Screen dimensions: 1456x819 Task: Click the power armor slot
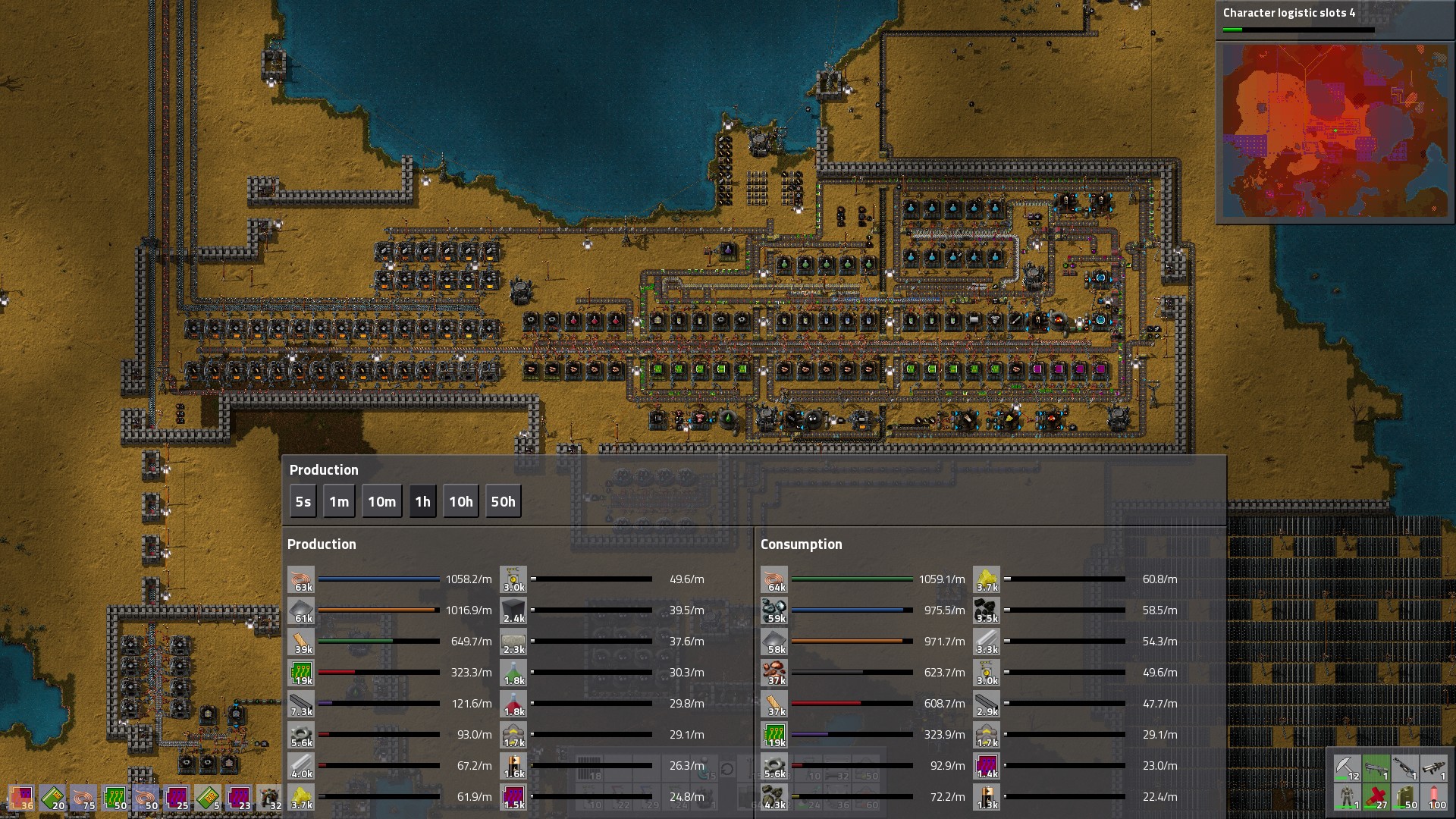click(1348, 797)
